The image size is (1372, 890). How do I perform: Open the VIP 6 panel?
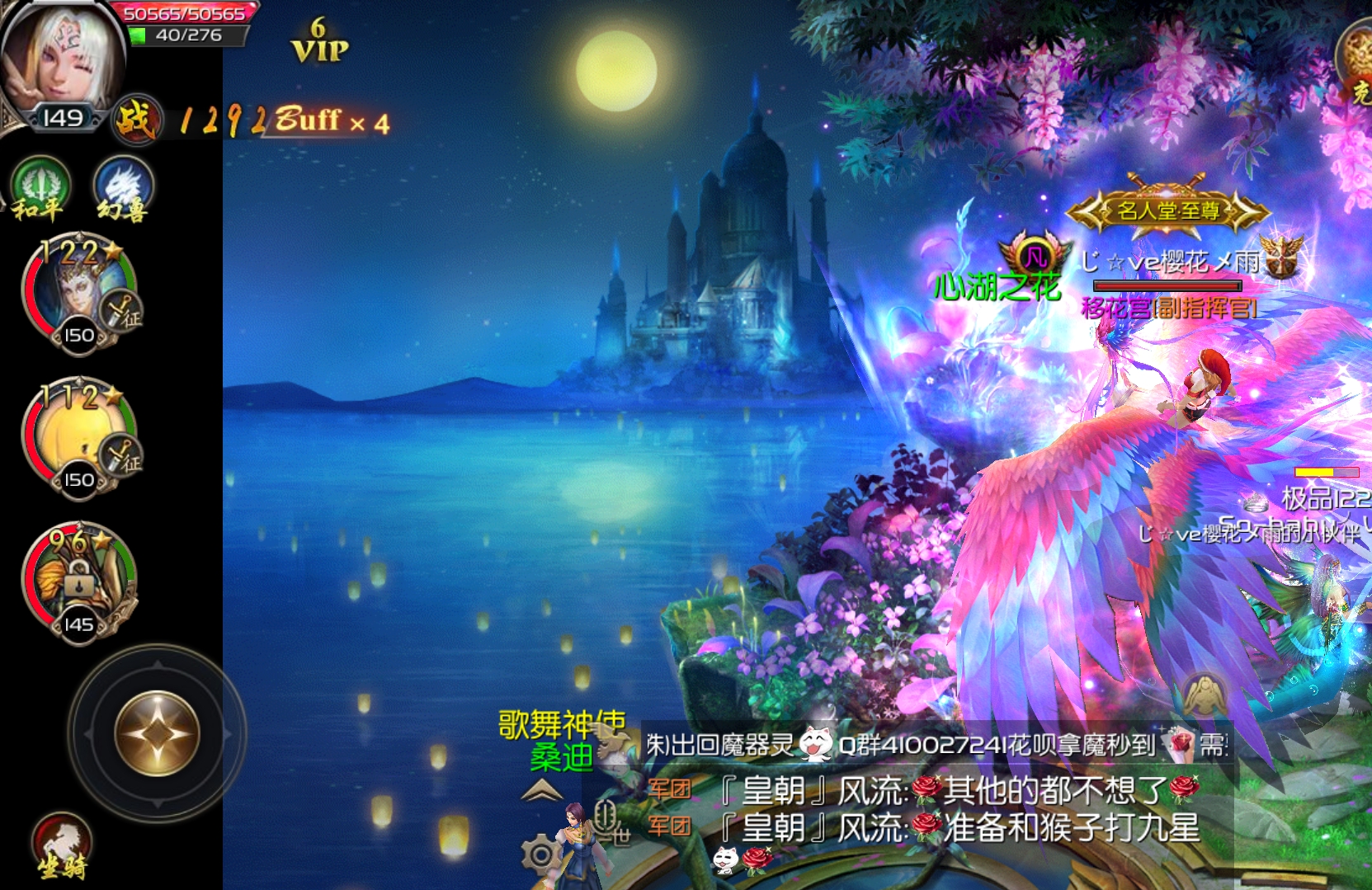tap(320, 42)
